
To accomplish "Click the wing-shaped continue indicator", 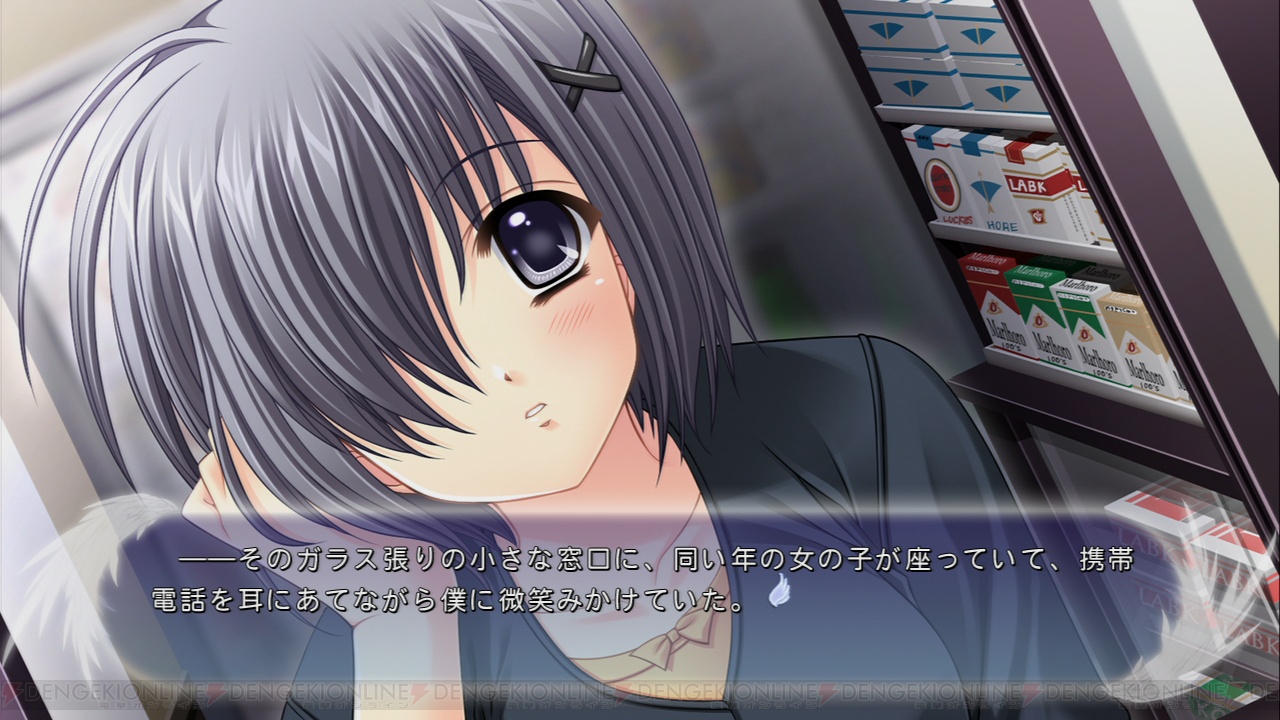I will point(780,593).
